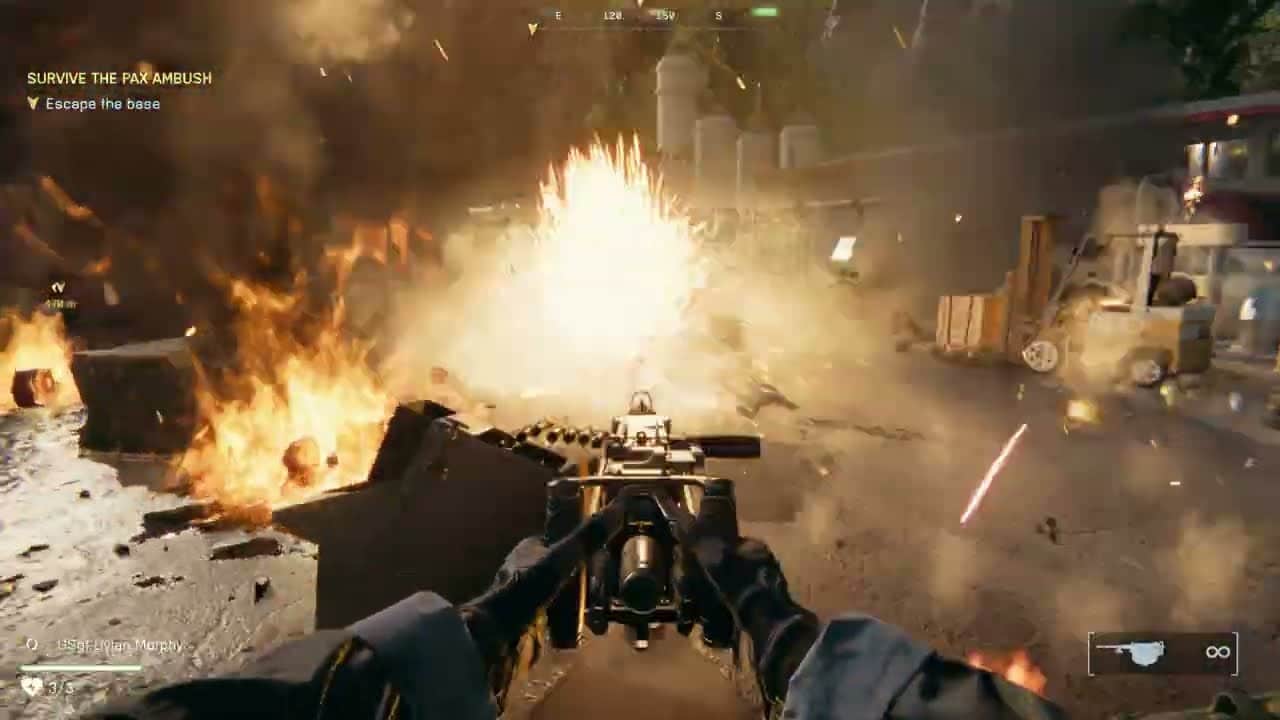Click the distance marker icon on the left
The height and width of the screenshot is (720, 1280).
pyautogui.click(x=58, y=288)
